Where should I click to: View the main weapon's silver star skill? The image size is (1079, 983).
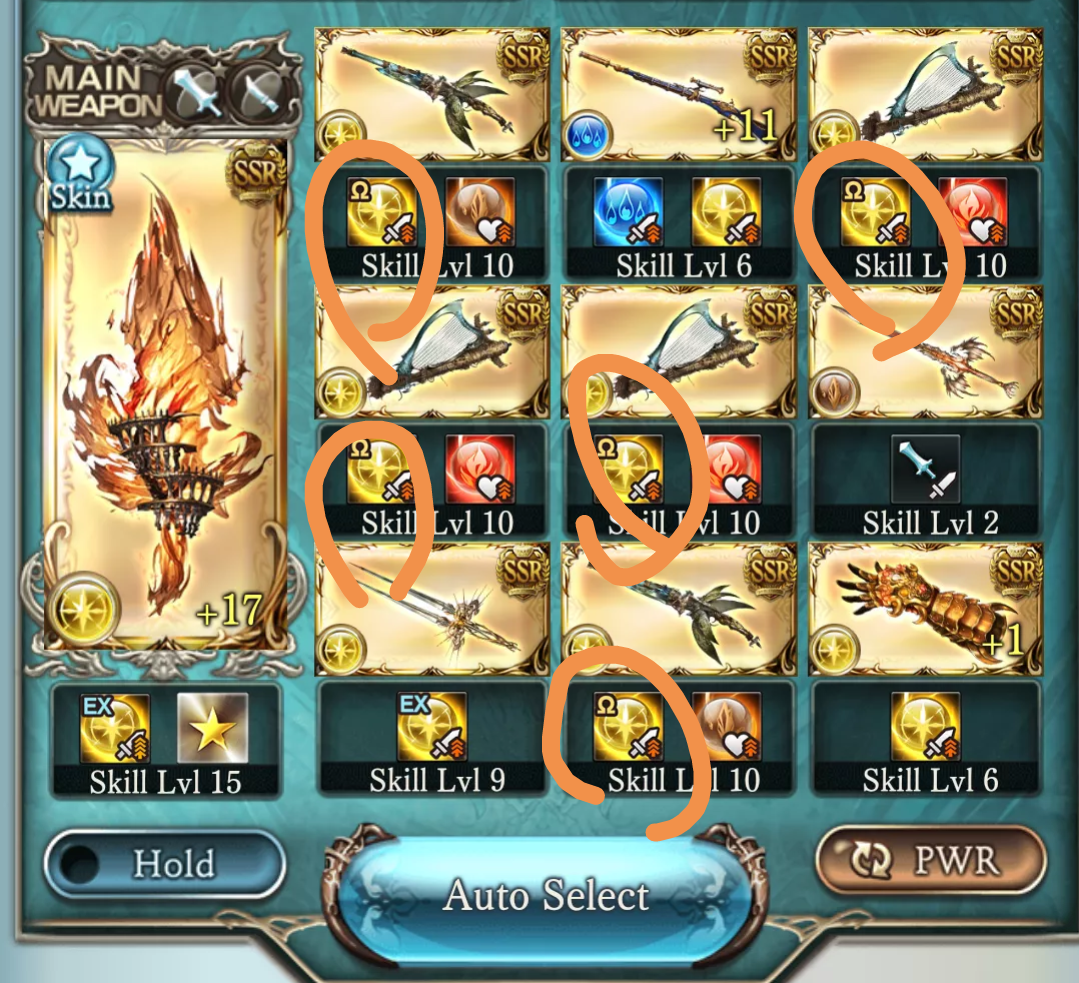tap(212, 728)
